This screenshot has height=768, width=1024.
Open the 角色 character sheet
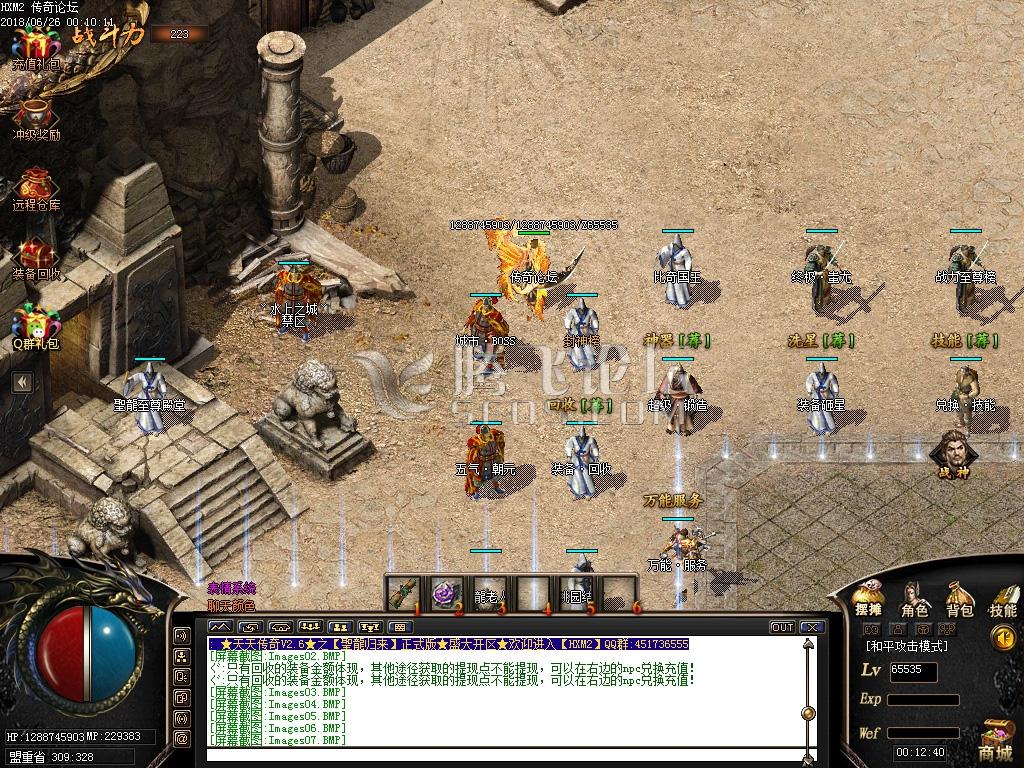pyautogui.click(x=914, y=598)
